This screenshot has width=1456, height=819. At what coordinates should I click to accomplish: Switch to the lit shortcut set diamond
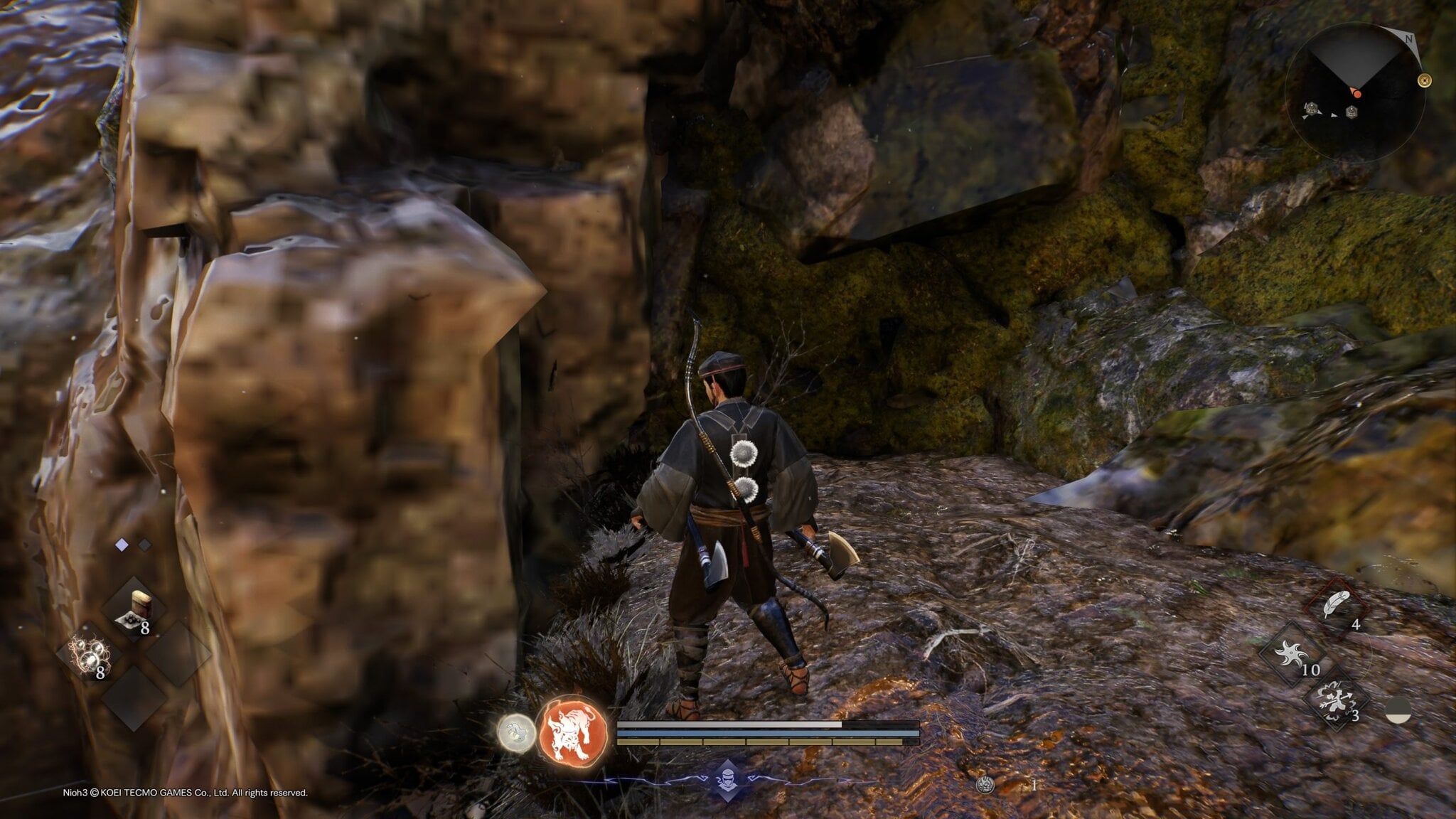[x=122, y=545]
